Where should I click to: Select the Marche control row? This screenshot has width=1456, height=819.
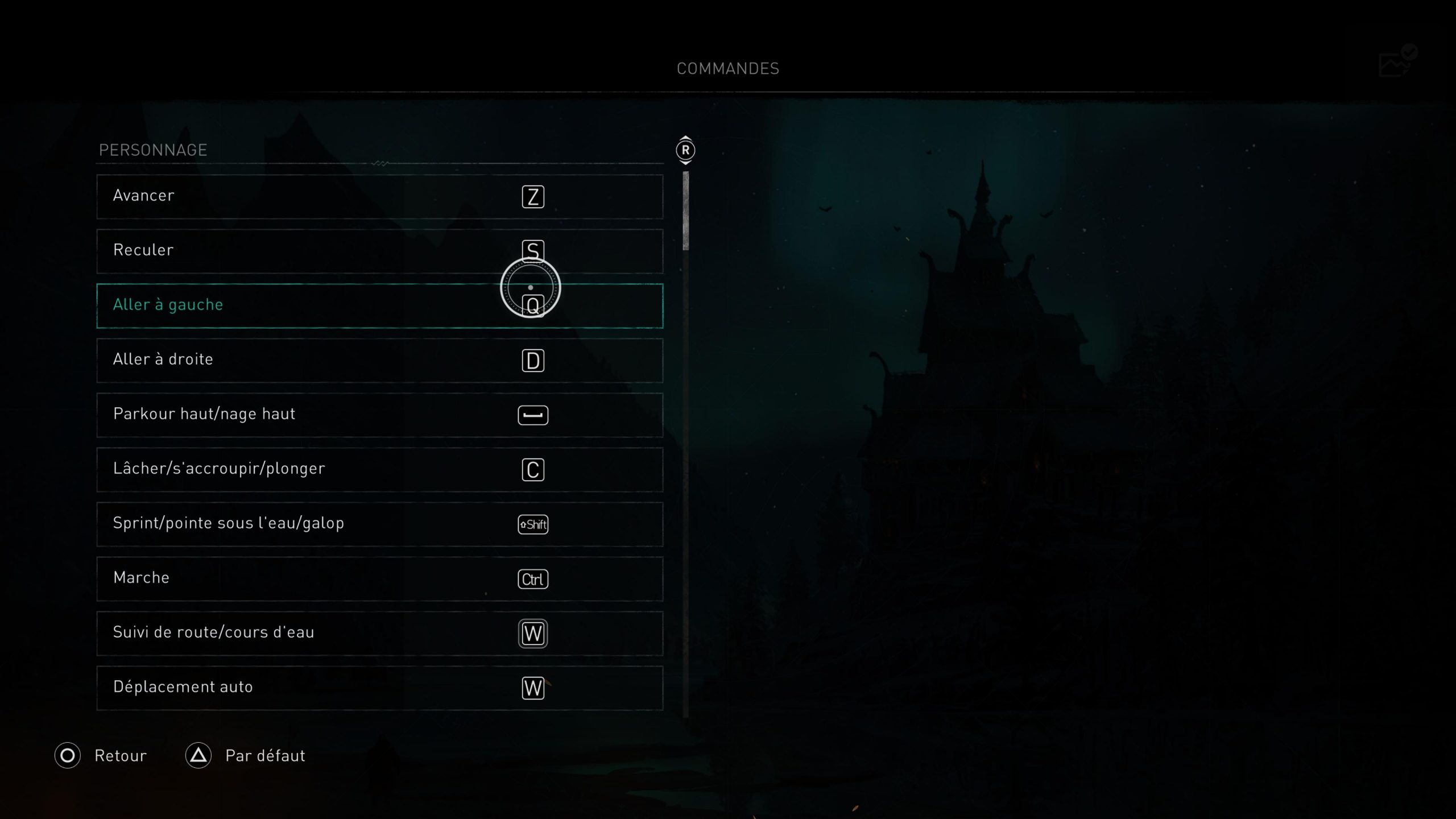379,578
